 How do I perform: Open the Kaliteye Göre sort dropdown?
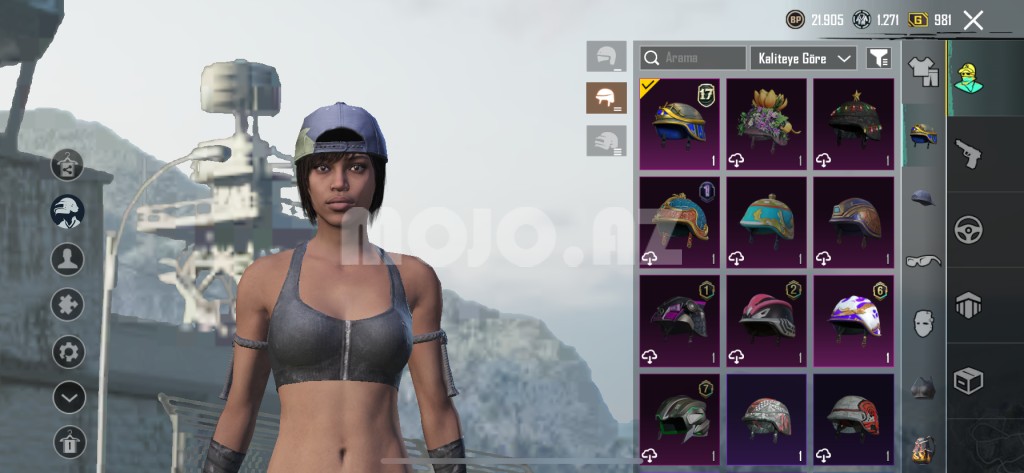(803, 58)
